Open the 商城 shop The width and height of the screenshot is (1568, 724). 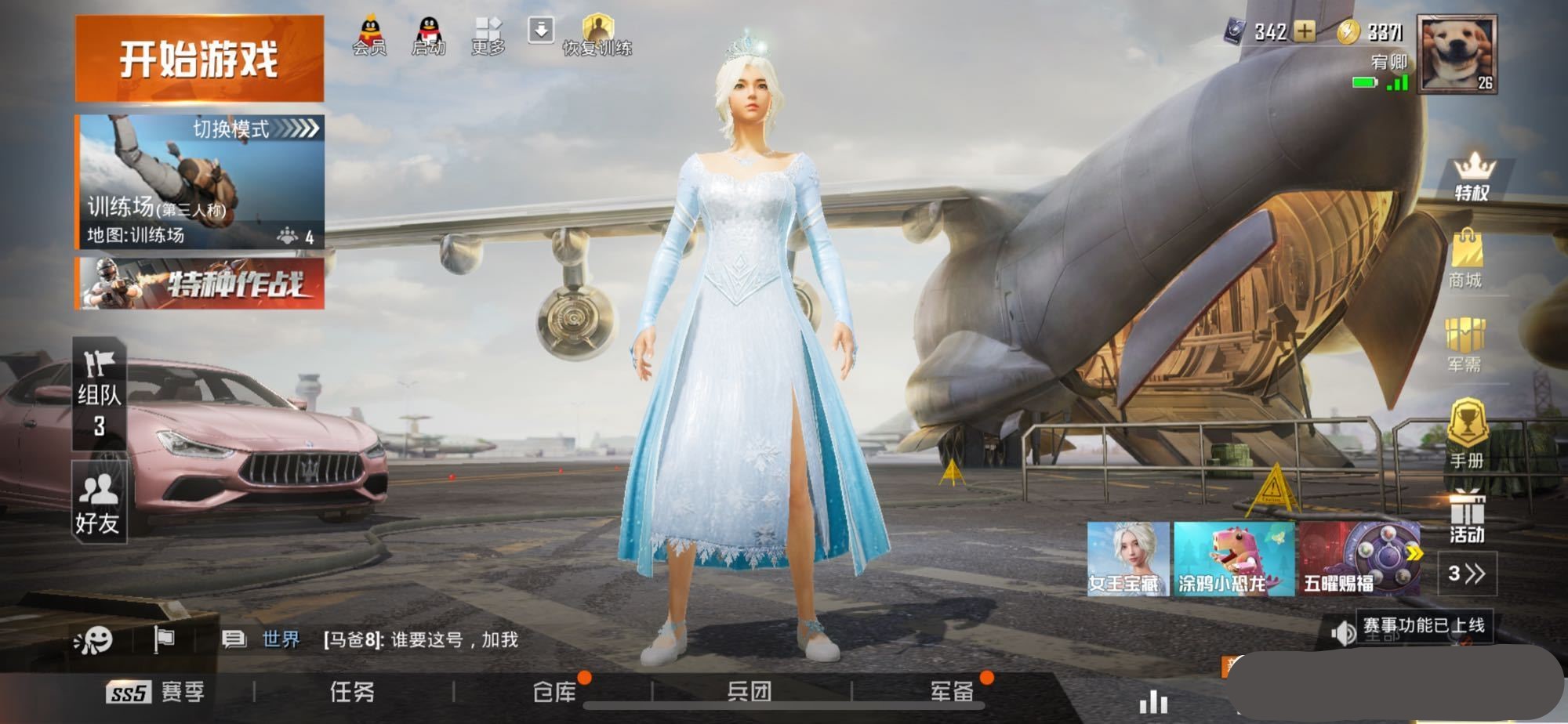point(1465,260)
